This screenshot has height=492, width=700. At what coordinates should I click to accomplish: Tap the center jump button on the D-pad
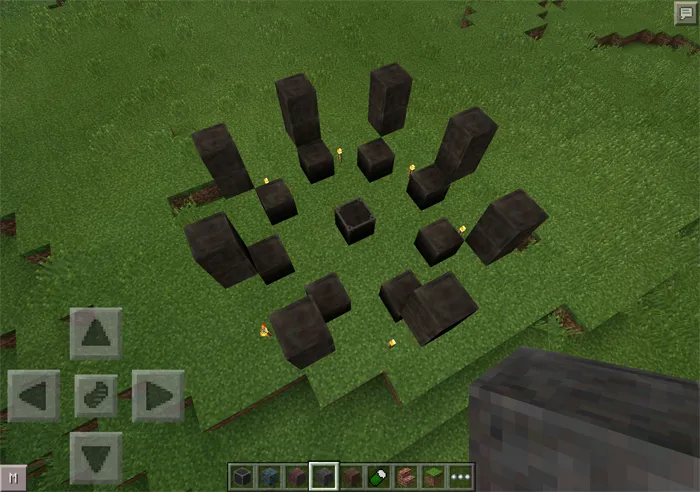96,396
